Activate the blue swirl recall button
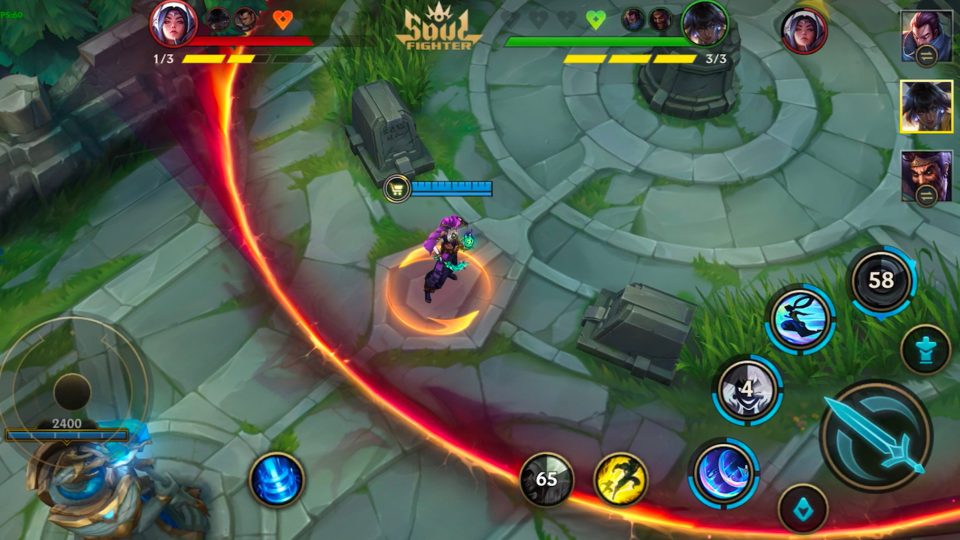Image resolution: width=960 pixels, height=540 pixels. point(276,479)
